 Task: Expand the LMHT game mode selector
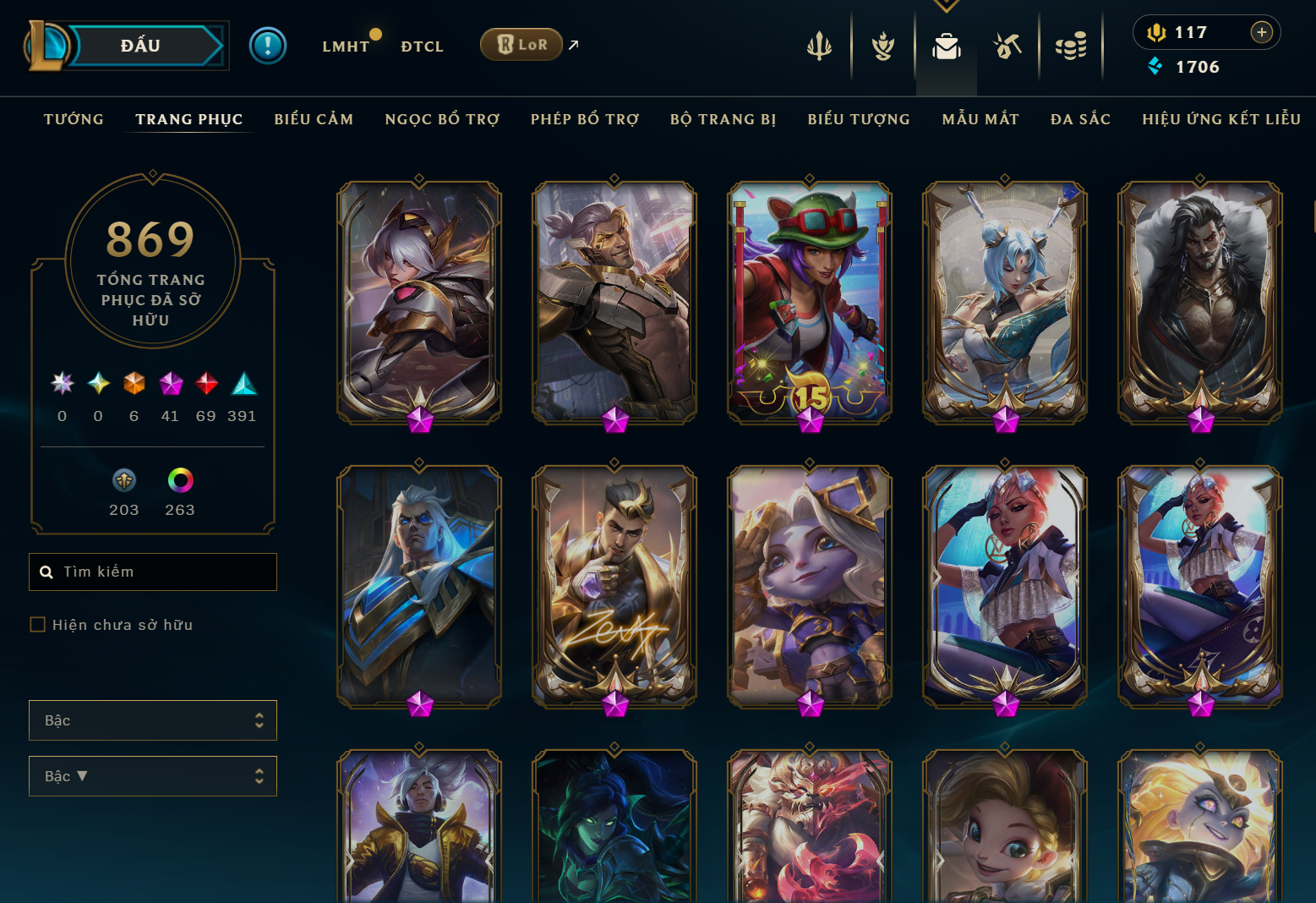point(347,47)
